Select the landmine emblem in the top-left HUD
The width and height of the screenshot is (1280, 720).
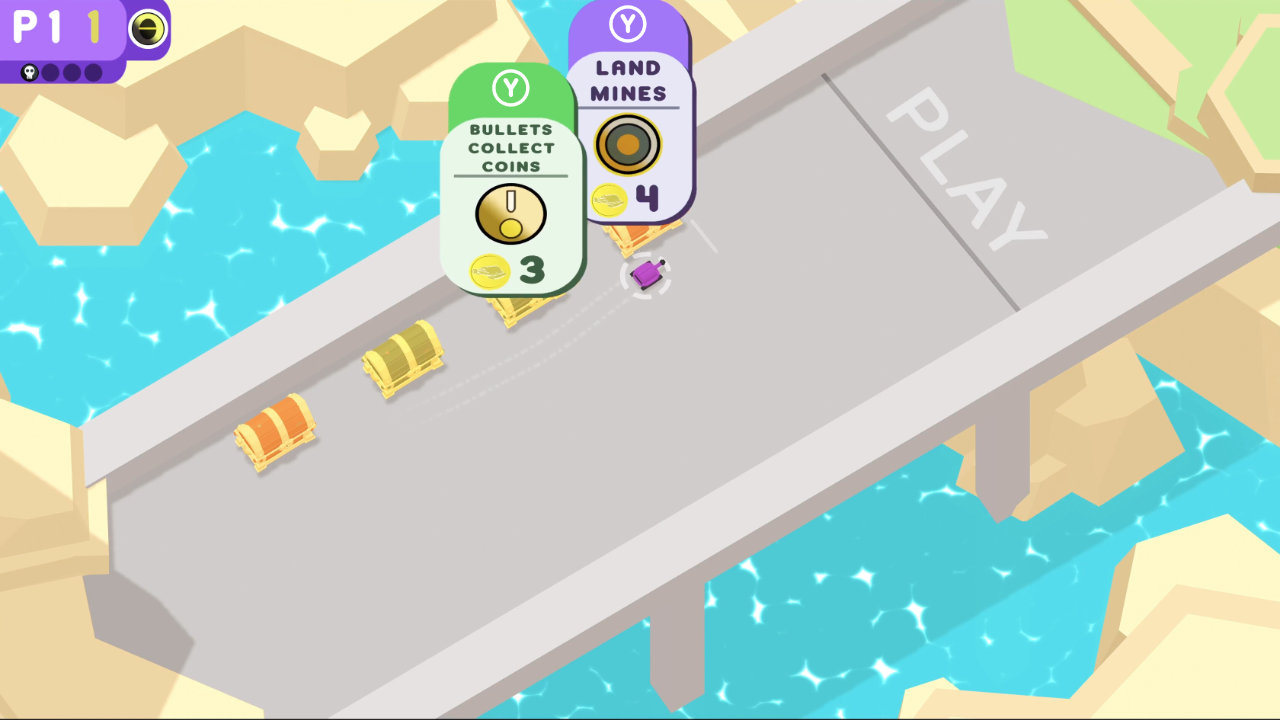[x=148, y=27]
